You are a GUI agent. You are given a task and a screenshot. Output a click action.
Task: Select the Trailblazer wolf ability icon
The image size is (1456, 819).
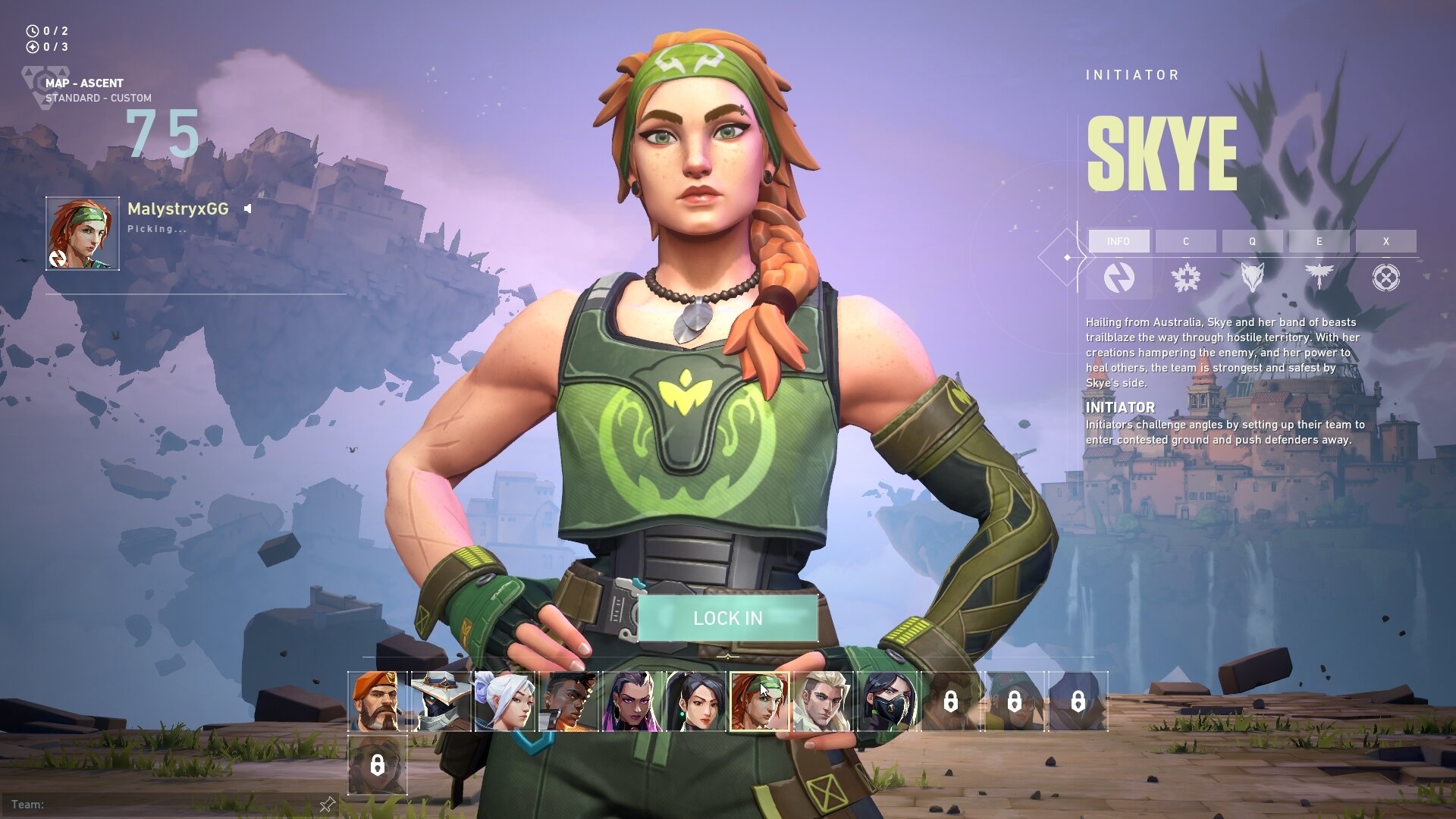[x=1253, y=278]
